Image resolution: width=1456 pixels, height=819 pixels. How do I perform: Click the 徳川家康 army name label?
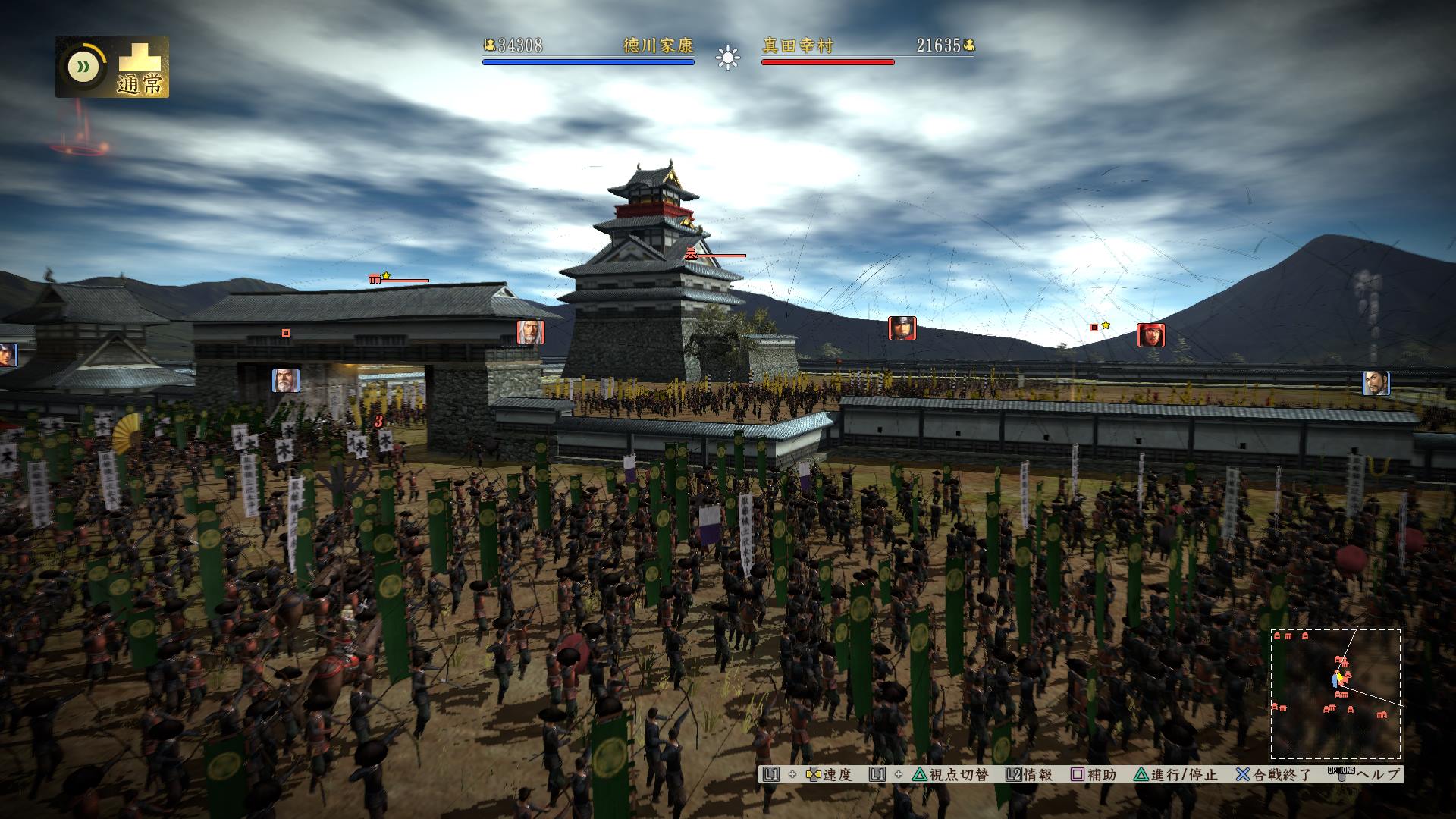click(657, 46)
